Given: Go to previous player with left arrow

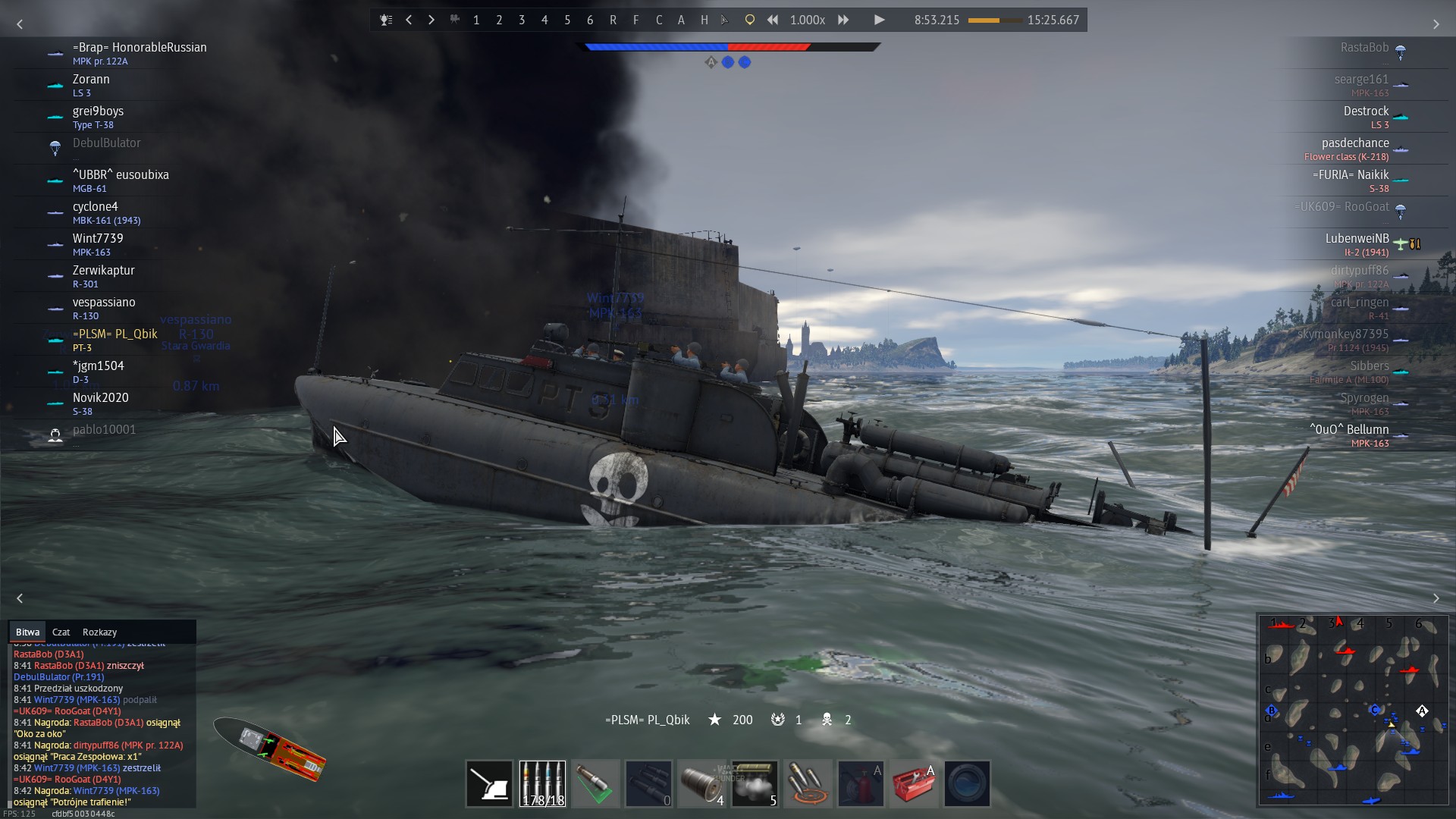Looking at the screenshot, I should tap(409, 20).
